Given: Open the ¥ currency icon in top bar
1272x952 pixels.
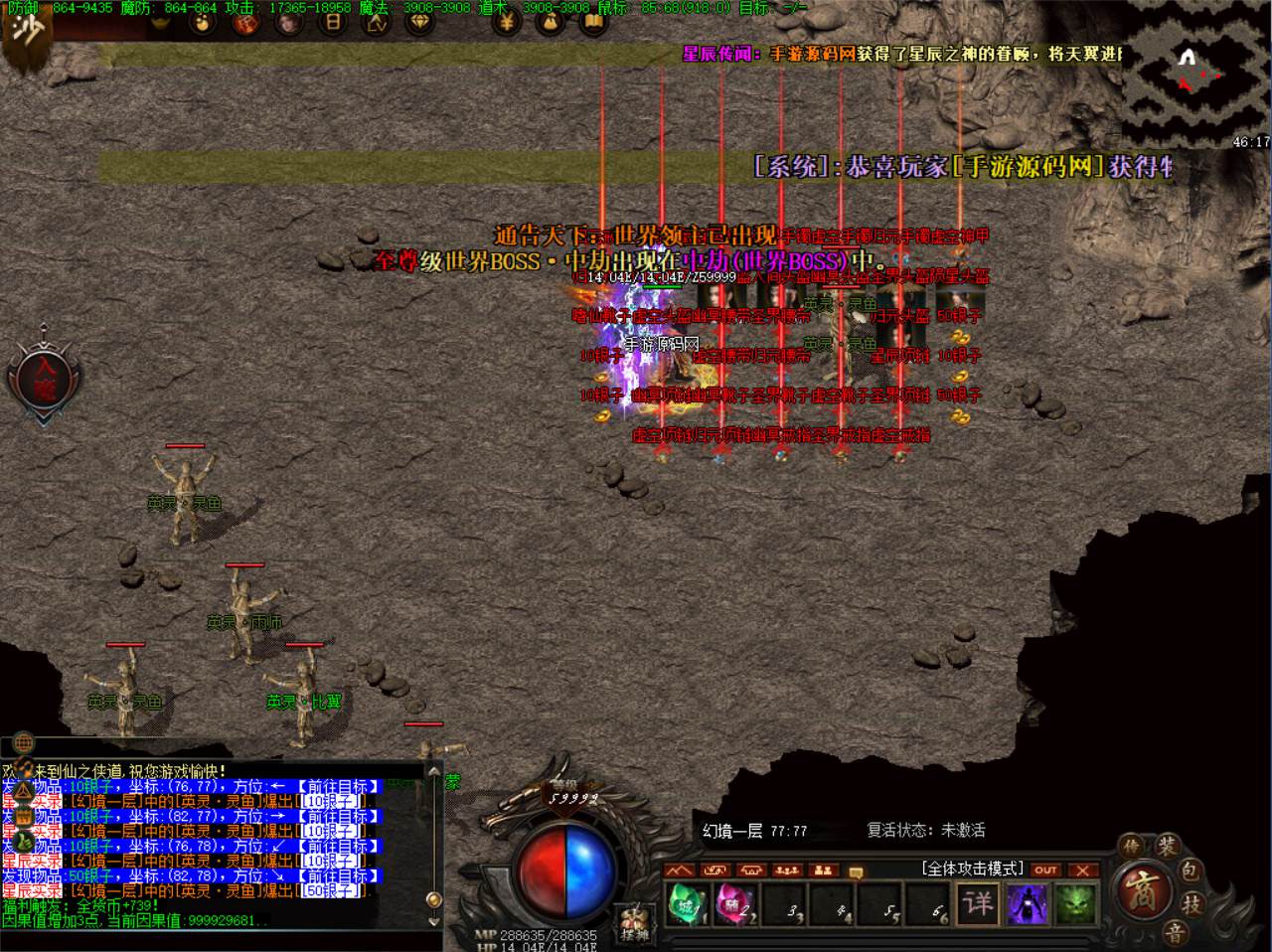Looking at the screenshot, I should point(506,22).
